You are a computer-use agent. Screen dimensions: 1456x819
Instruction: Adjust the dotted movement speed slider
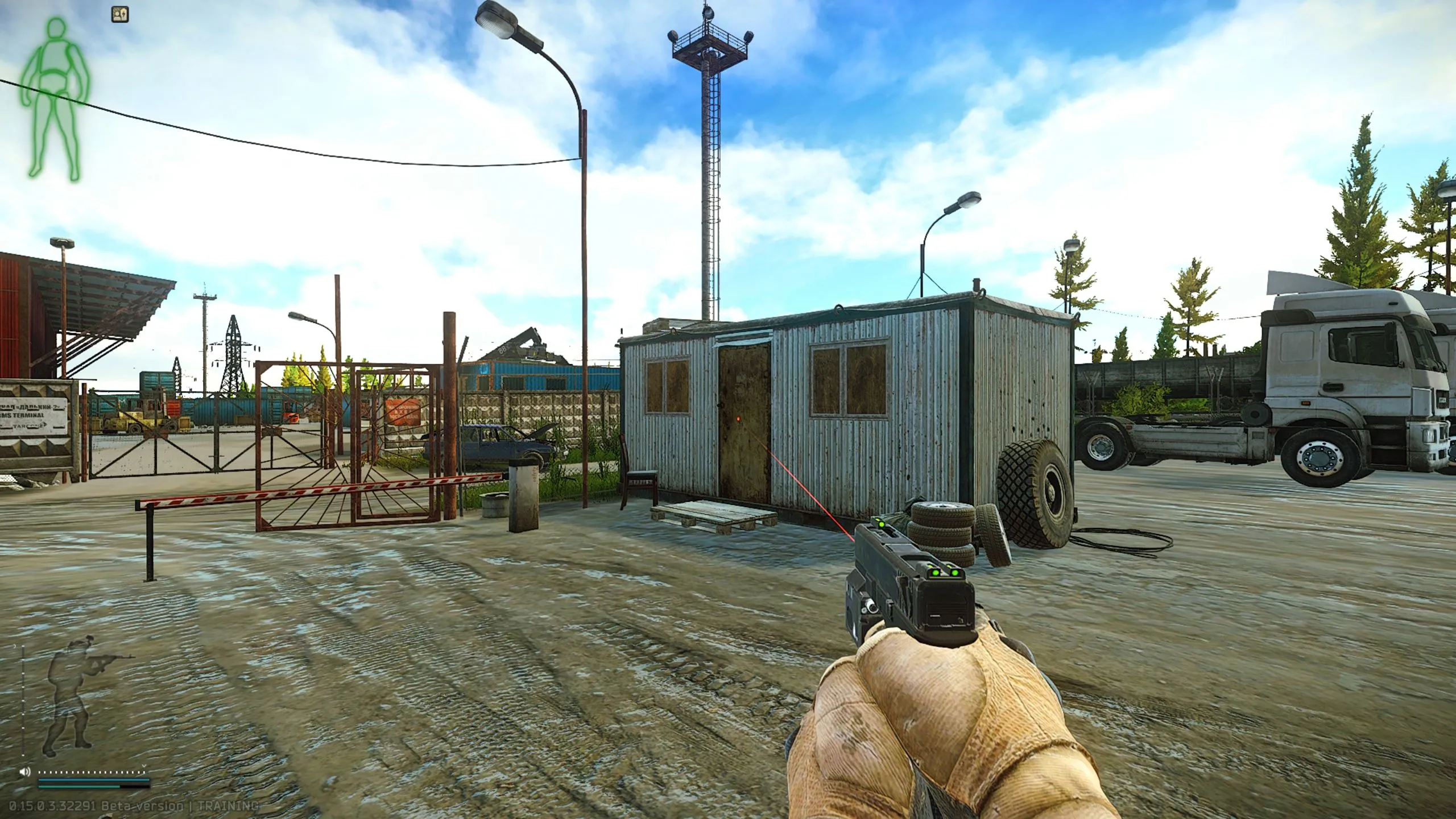[91, 772]
